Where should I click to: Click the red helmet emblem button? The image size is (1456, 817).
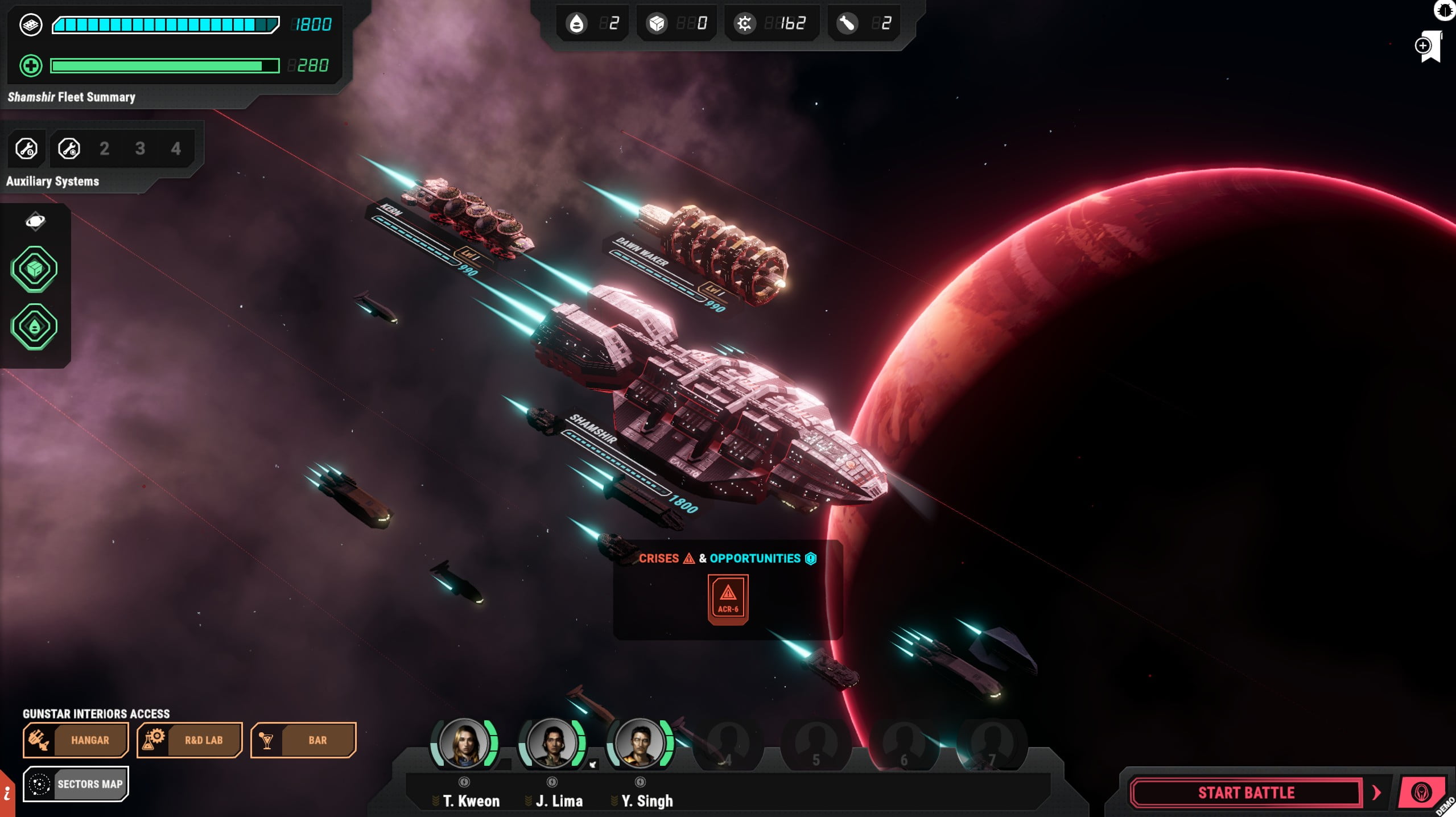[x=1421, y=793]
